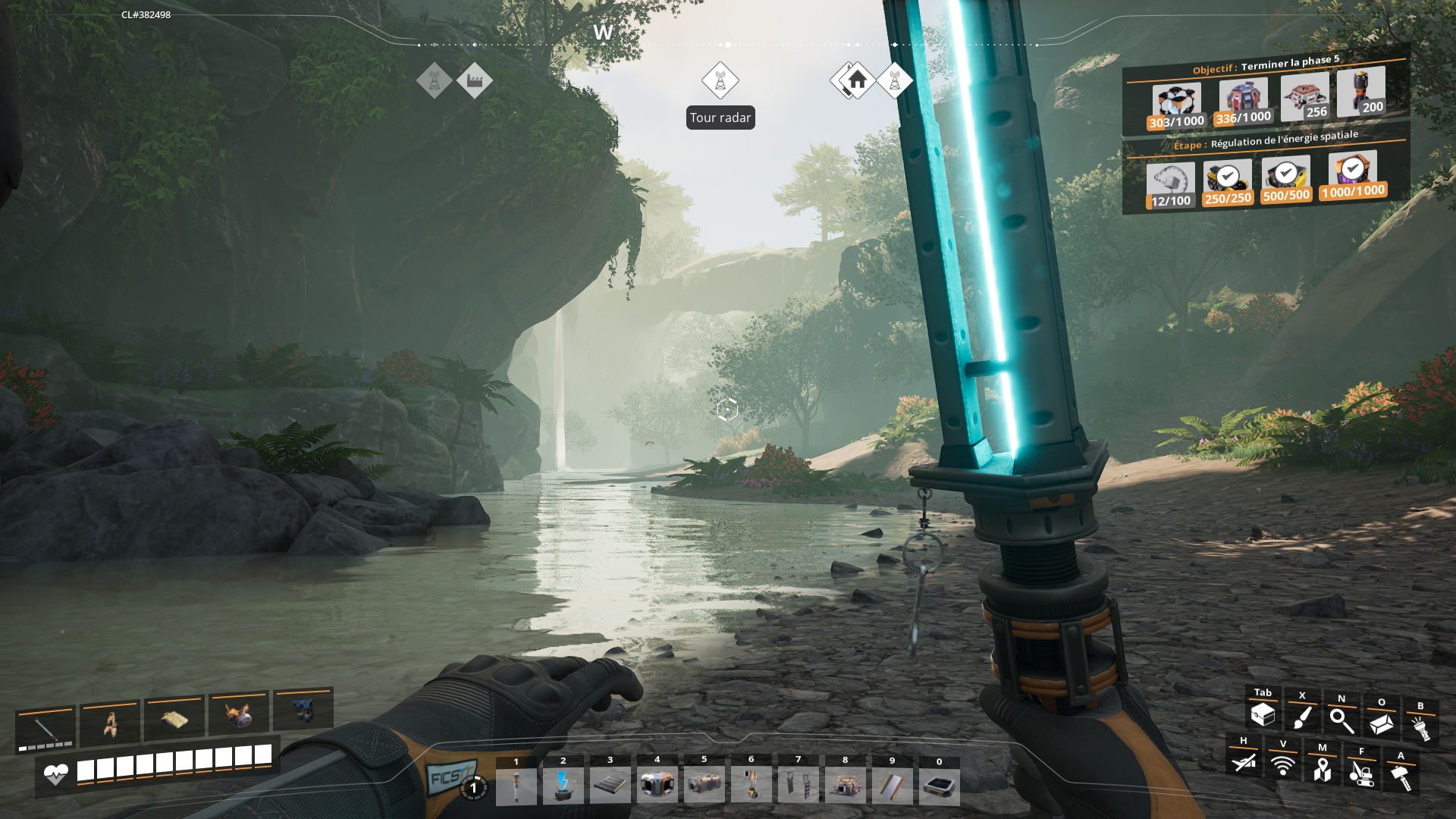Select the ramp in hotbar slot 9

[x=893, y=785]
